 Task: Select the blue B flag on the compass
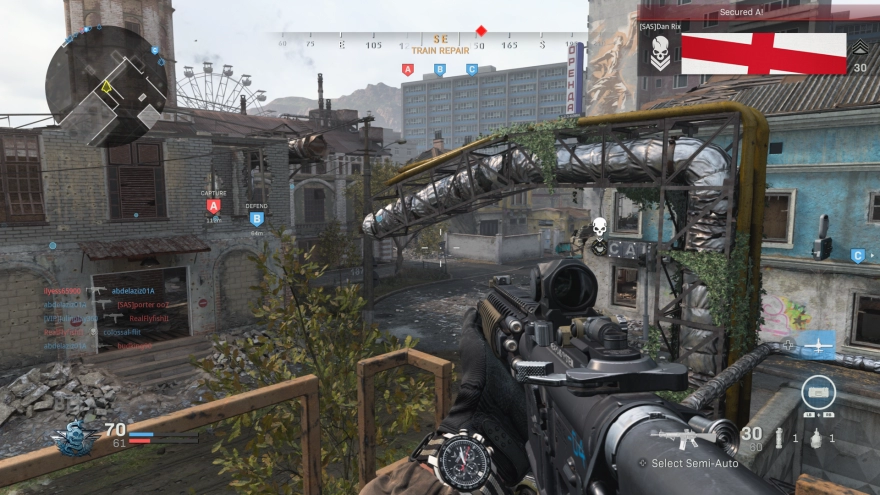pyautogui.click(x=439, y=70)
